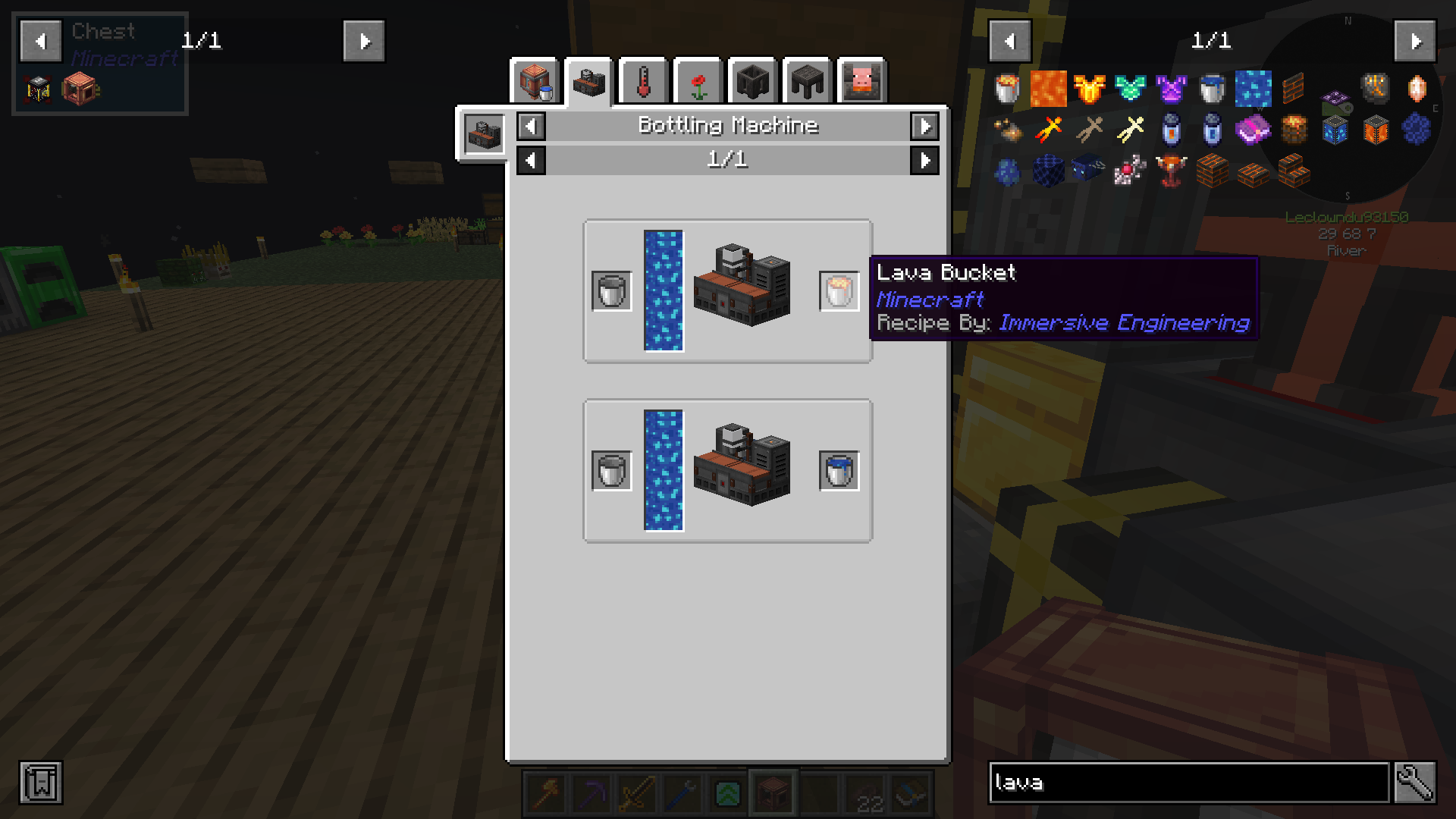Open the bookmark list book icon

click(42, 783)
